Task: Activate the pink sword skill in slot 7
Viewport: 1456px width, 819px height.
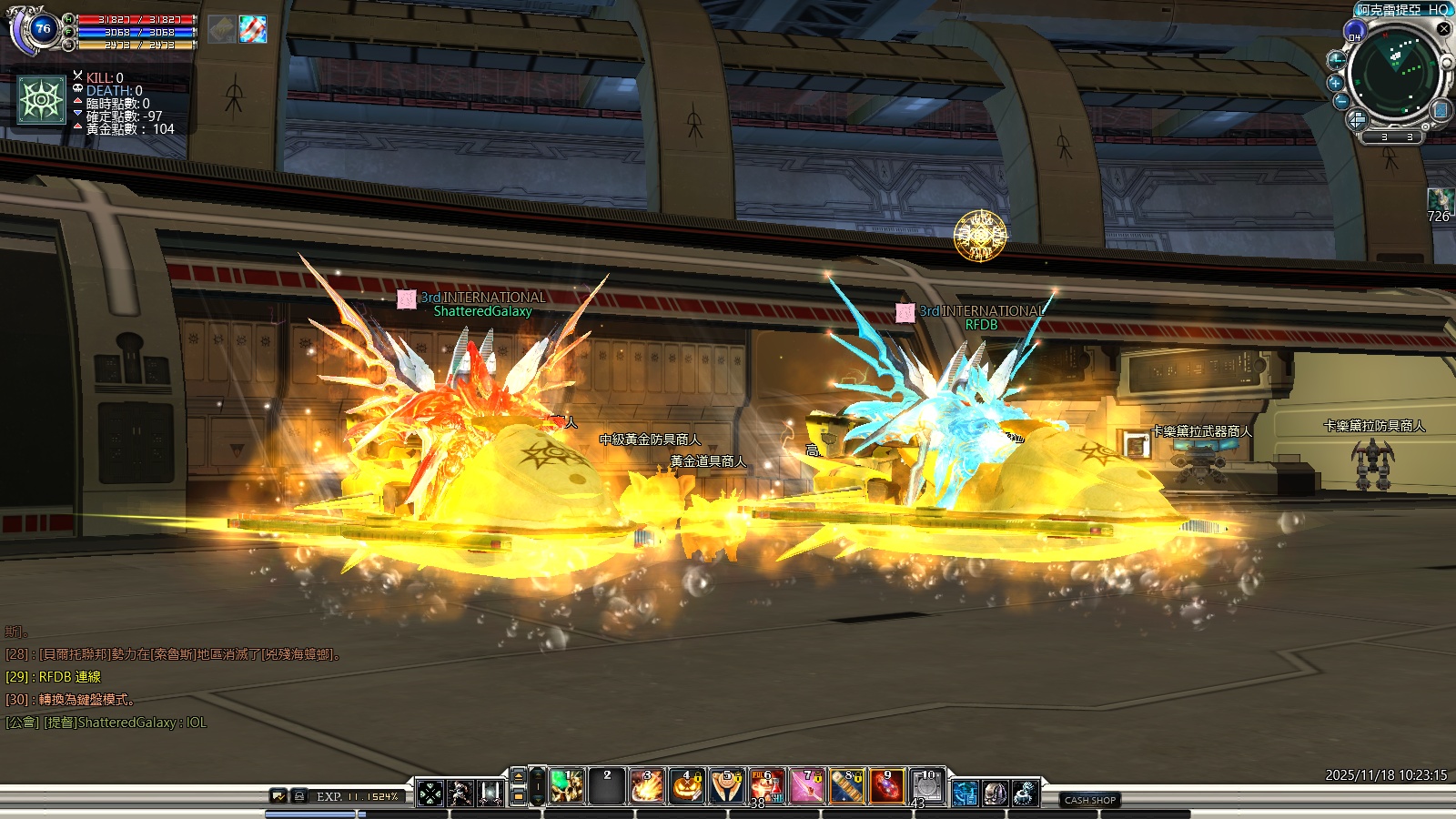Action: [x=807, y=786]
